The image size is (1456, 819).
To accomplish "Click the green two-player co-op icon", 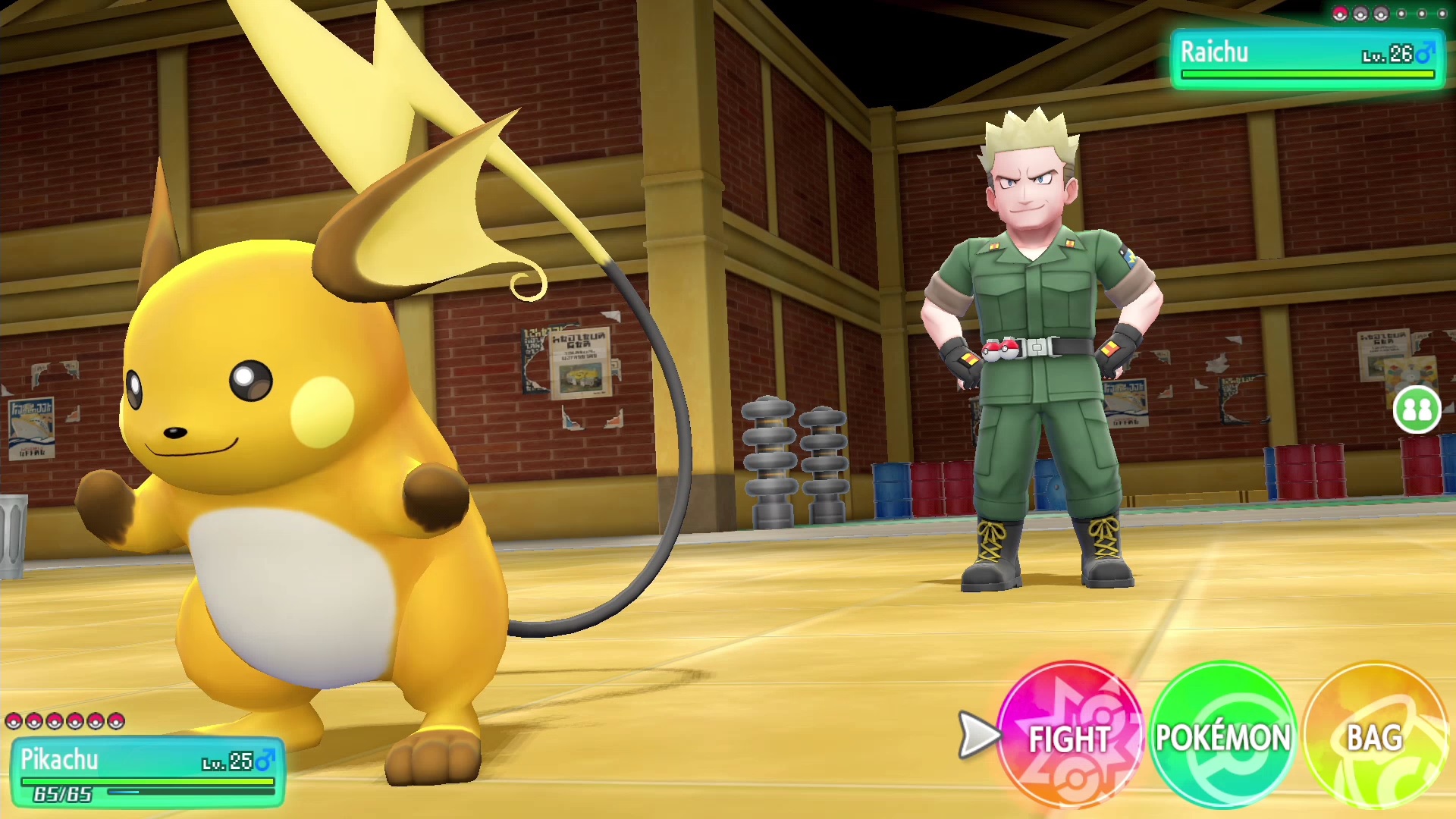I will click(1417, 409).
